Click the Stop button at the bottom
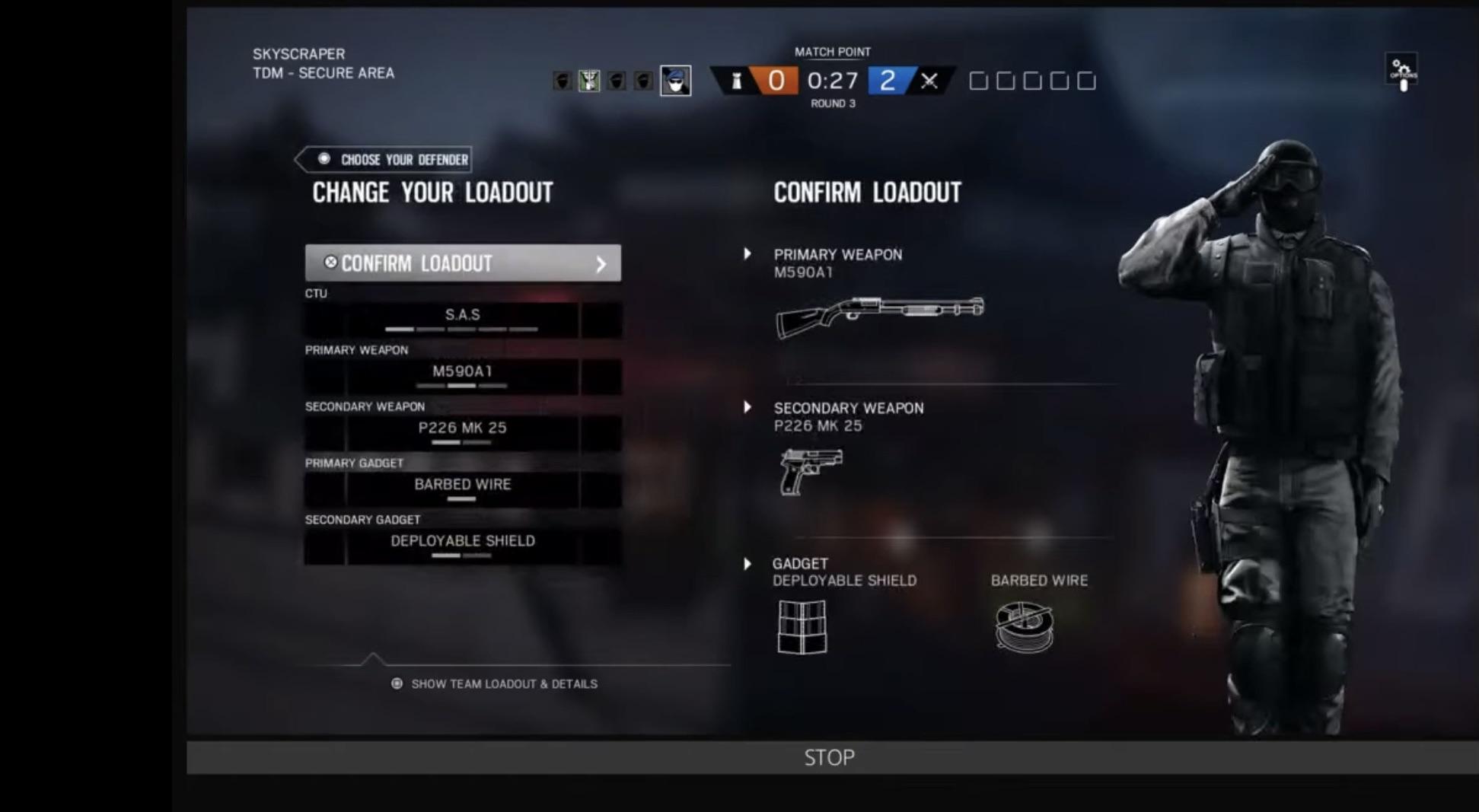 829,756
